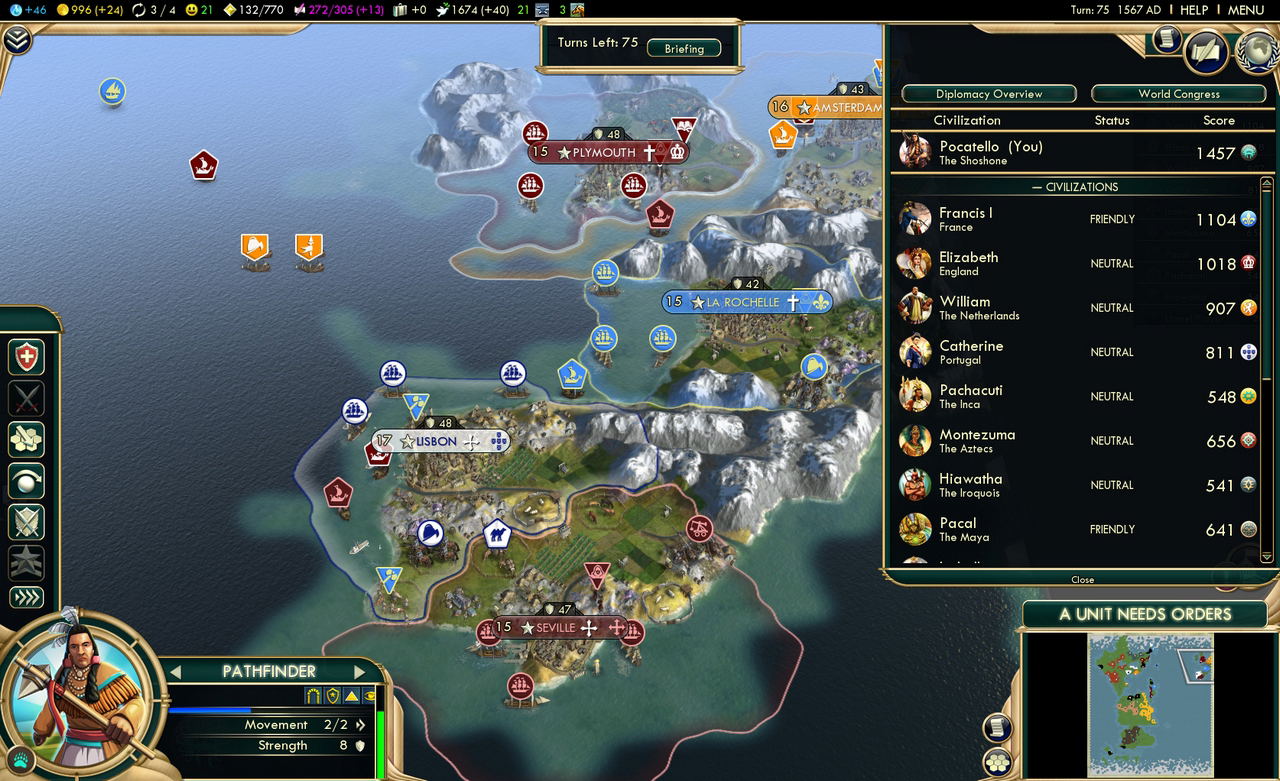Viewport: 1280px width, 781px height.
Task: Expand more unit actions with chevrons button
Action: tap(26, 597)
